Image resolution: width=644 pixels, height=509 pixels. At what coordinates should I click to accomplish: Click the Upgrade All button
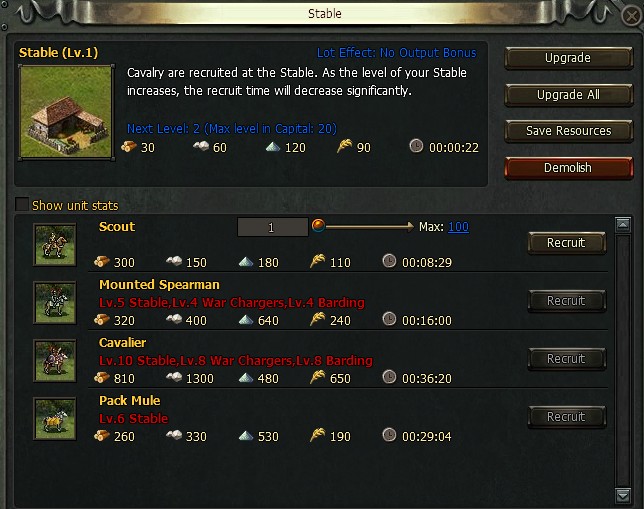pos(567,95)
